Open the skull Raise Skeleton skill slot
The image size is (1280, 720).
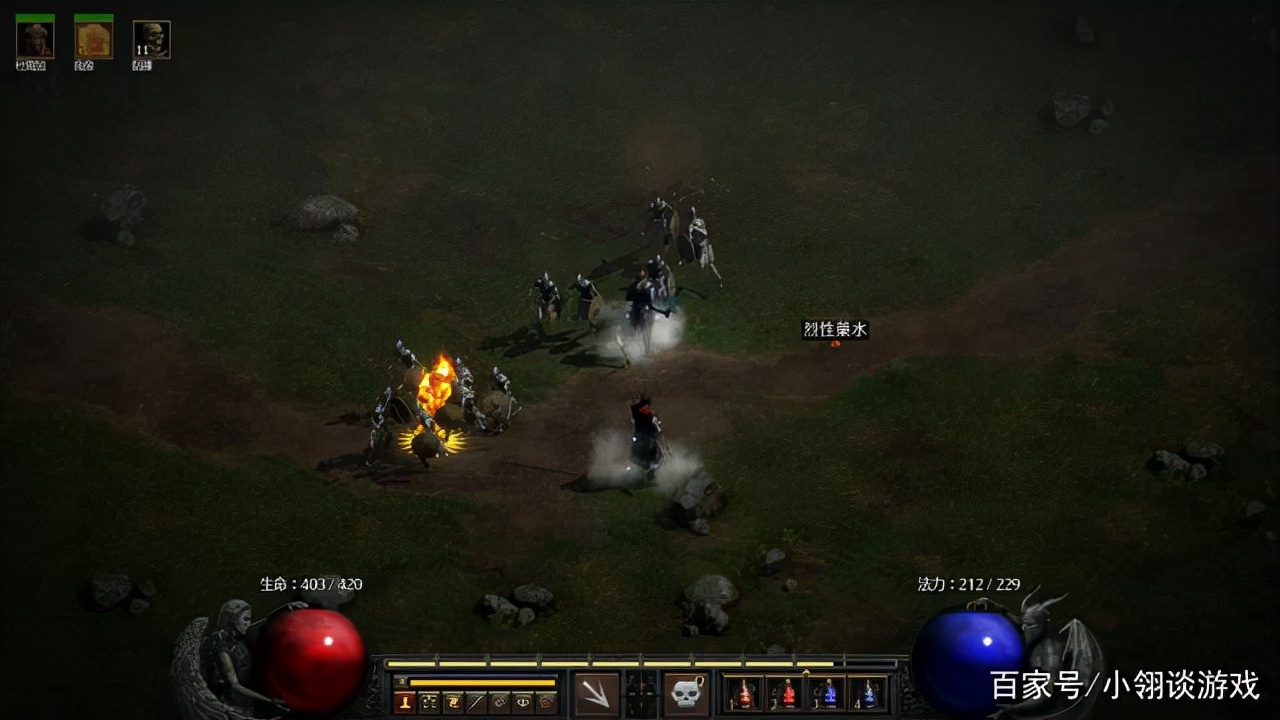[686, 693]
